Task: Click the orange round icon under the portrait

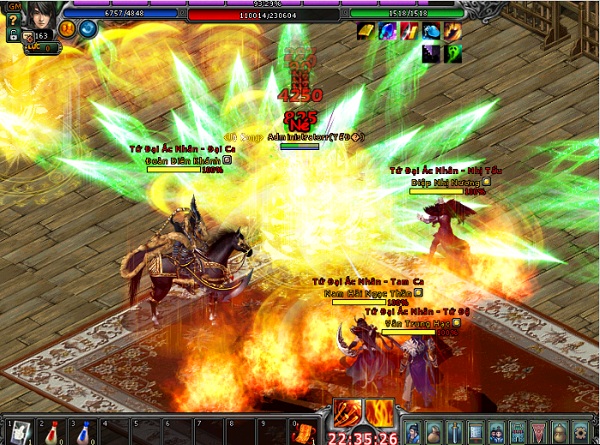Action: coord(68,28)
